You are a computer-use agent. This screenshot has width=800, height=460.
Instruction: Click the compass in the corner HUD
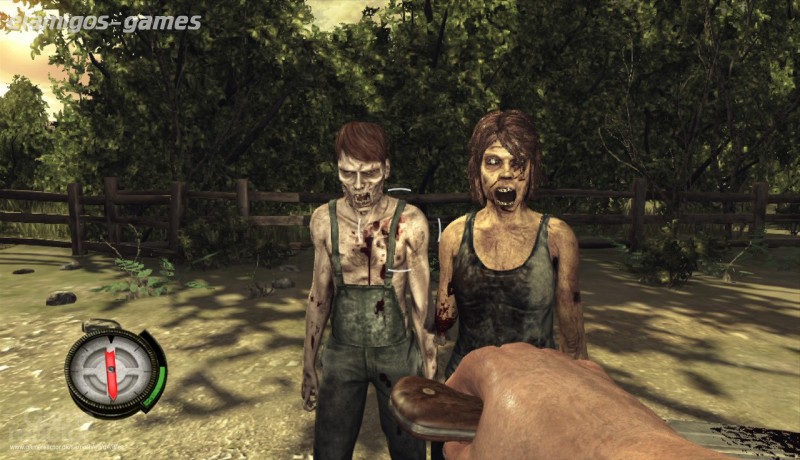(111, 372)
